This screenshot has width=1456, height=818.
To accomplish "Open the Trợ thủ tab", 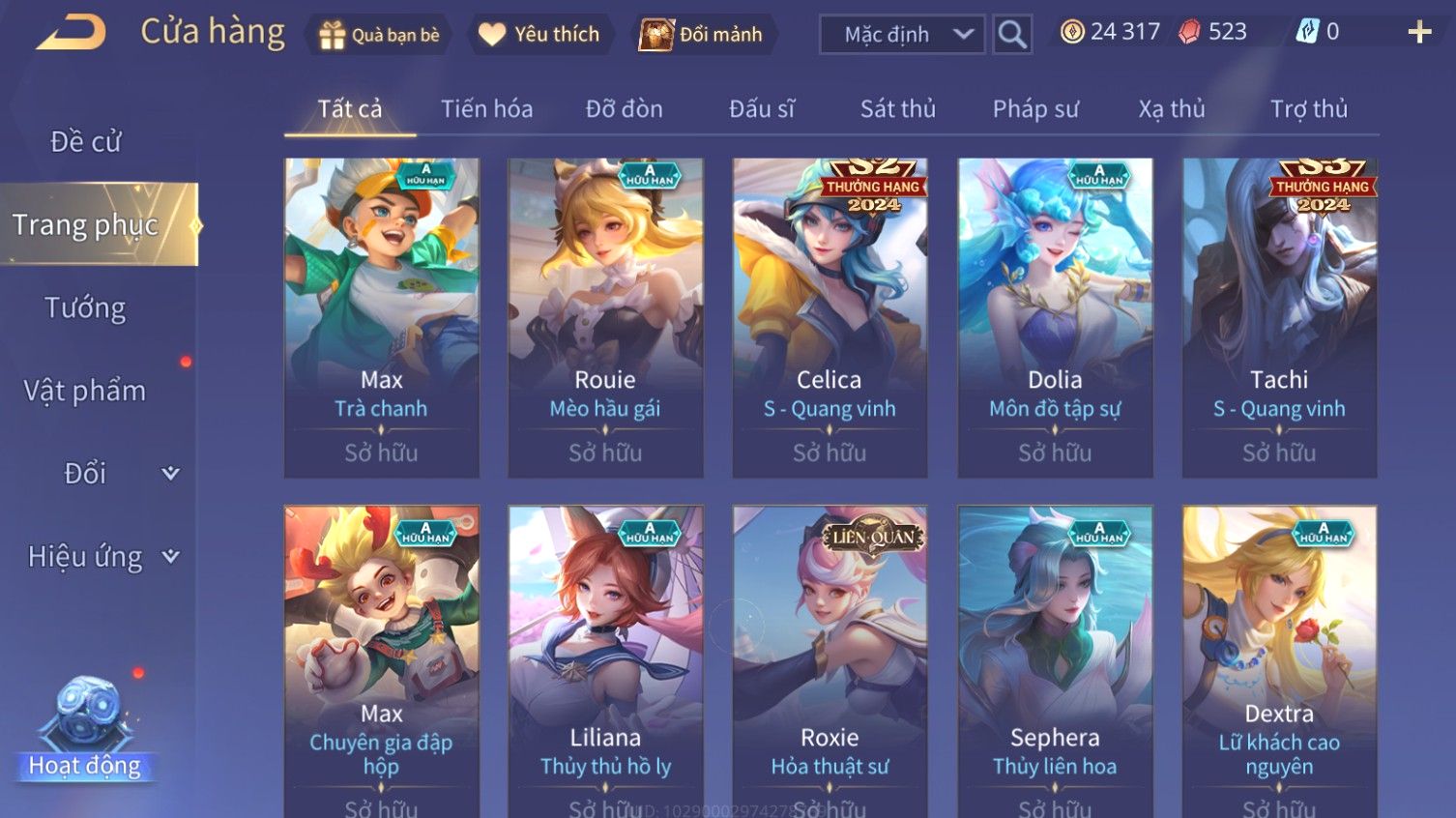I will point(1308,109).
